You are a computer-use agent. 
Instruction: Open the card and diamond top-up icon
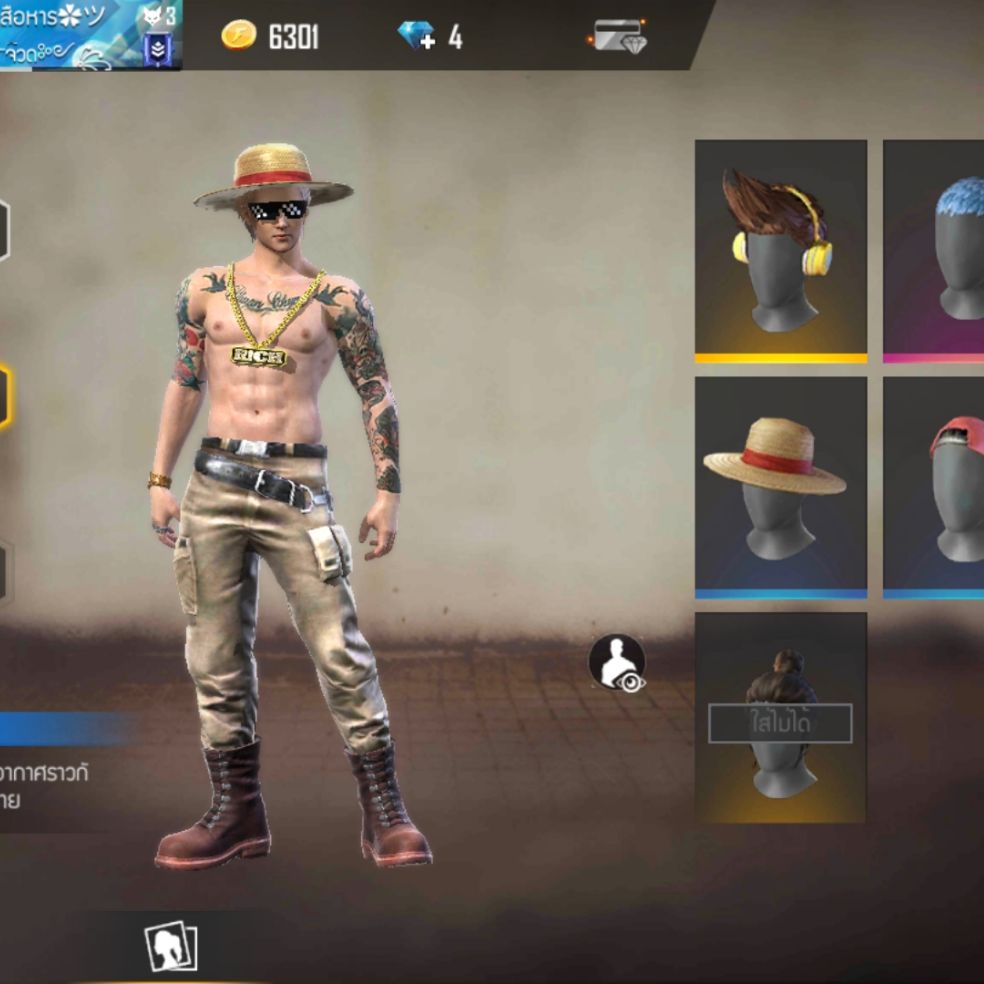(x=617, y=37)
